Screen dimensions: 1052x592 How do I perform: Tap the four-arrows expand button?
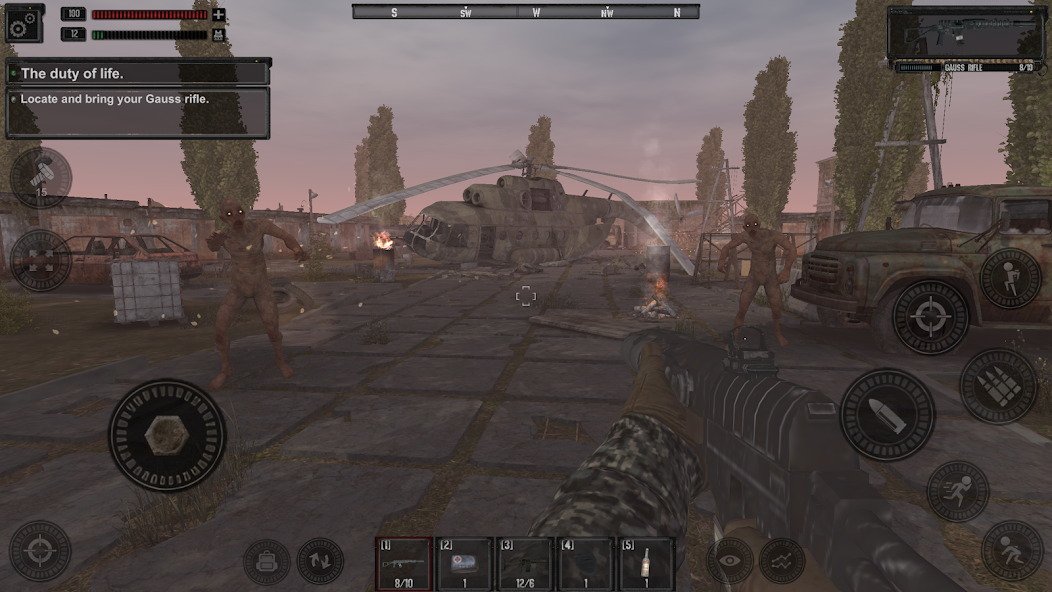point(40,260)
